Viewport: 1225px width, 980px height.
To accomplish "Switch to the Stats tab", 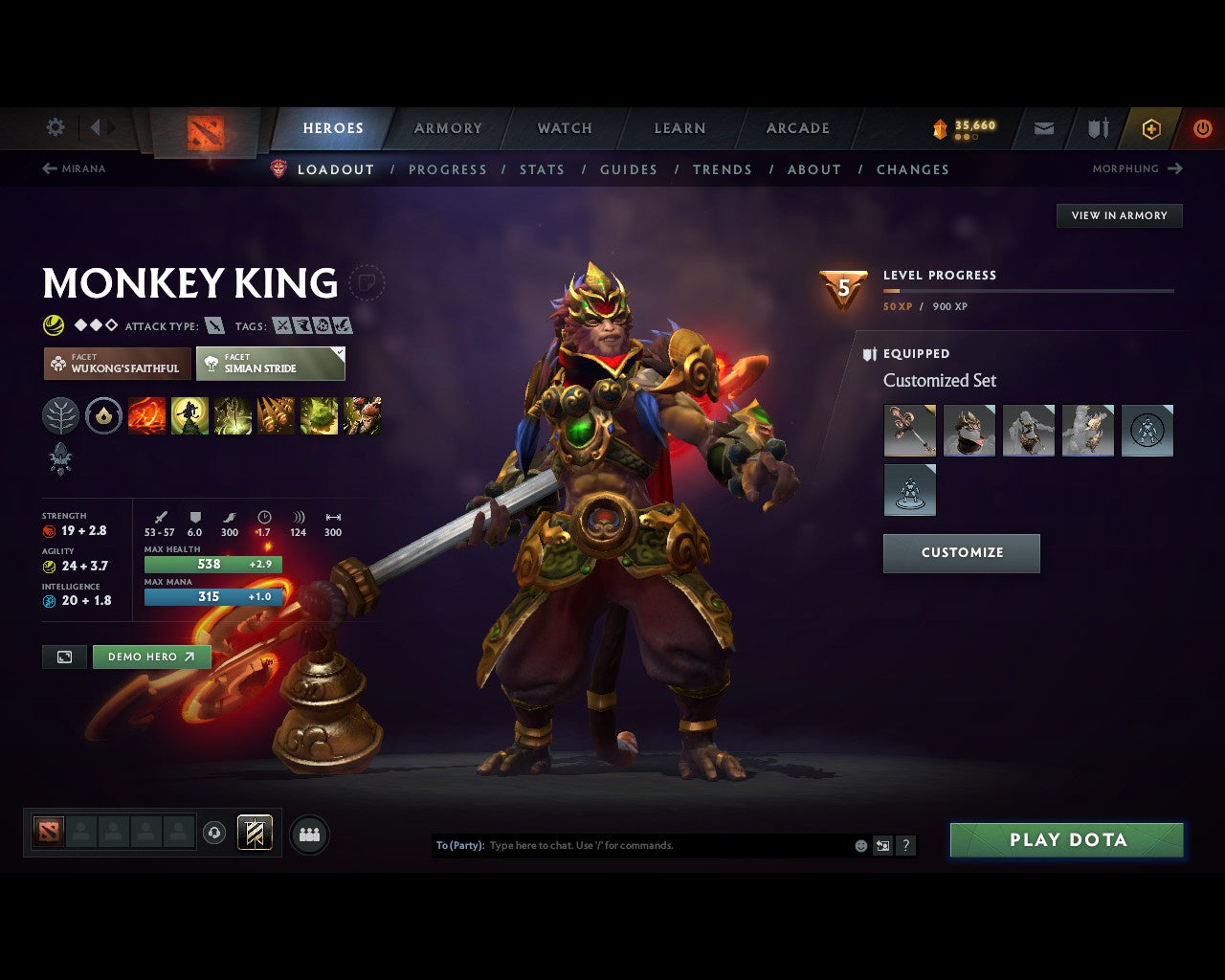I will (542, 169).
